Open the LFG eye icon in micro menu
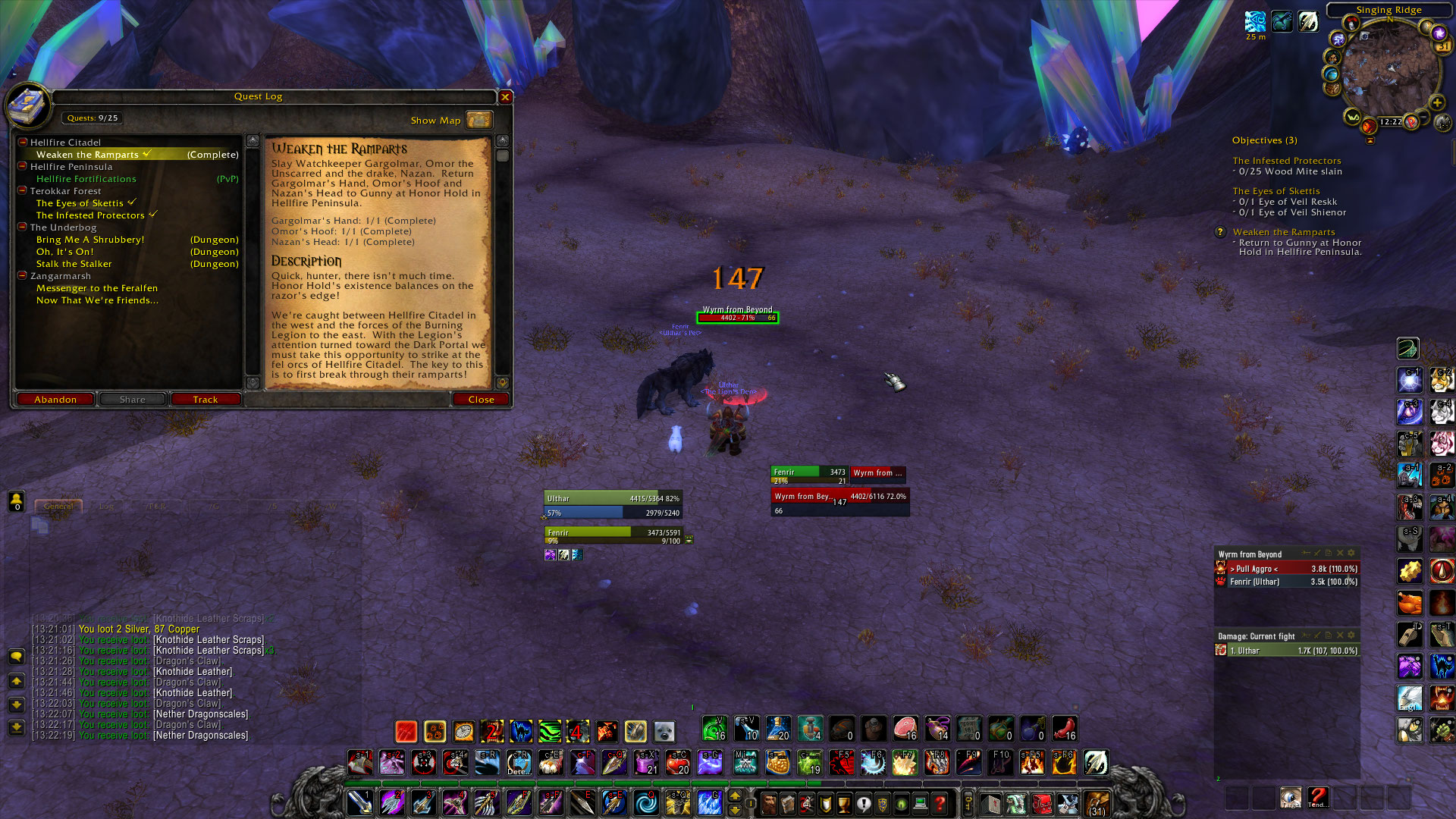 (900, 802)
